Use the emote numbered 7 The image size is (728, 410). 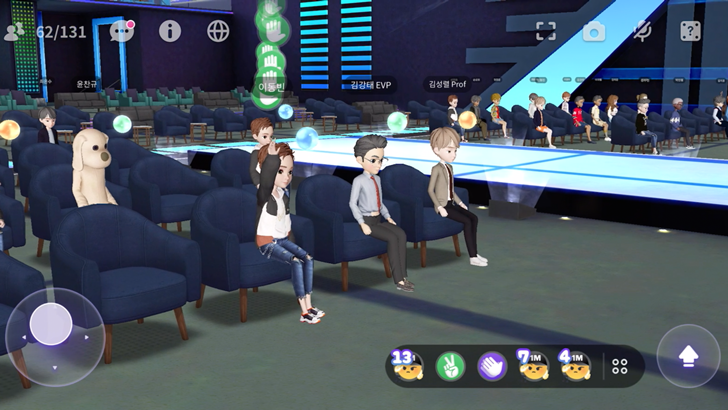[533, 366]
